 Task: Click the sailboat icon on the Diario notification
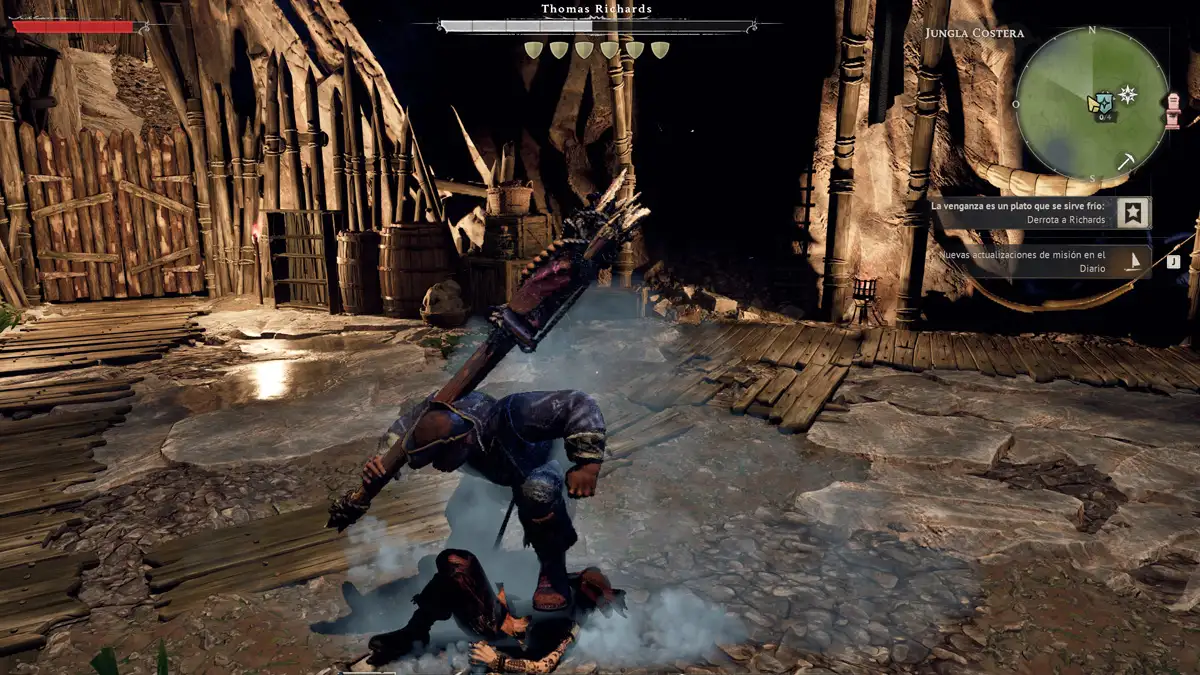coord(1134,262)
